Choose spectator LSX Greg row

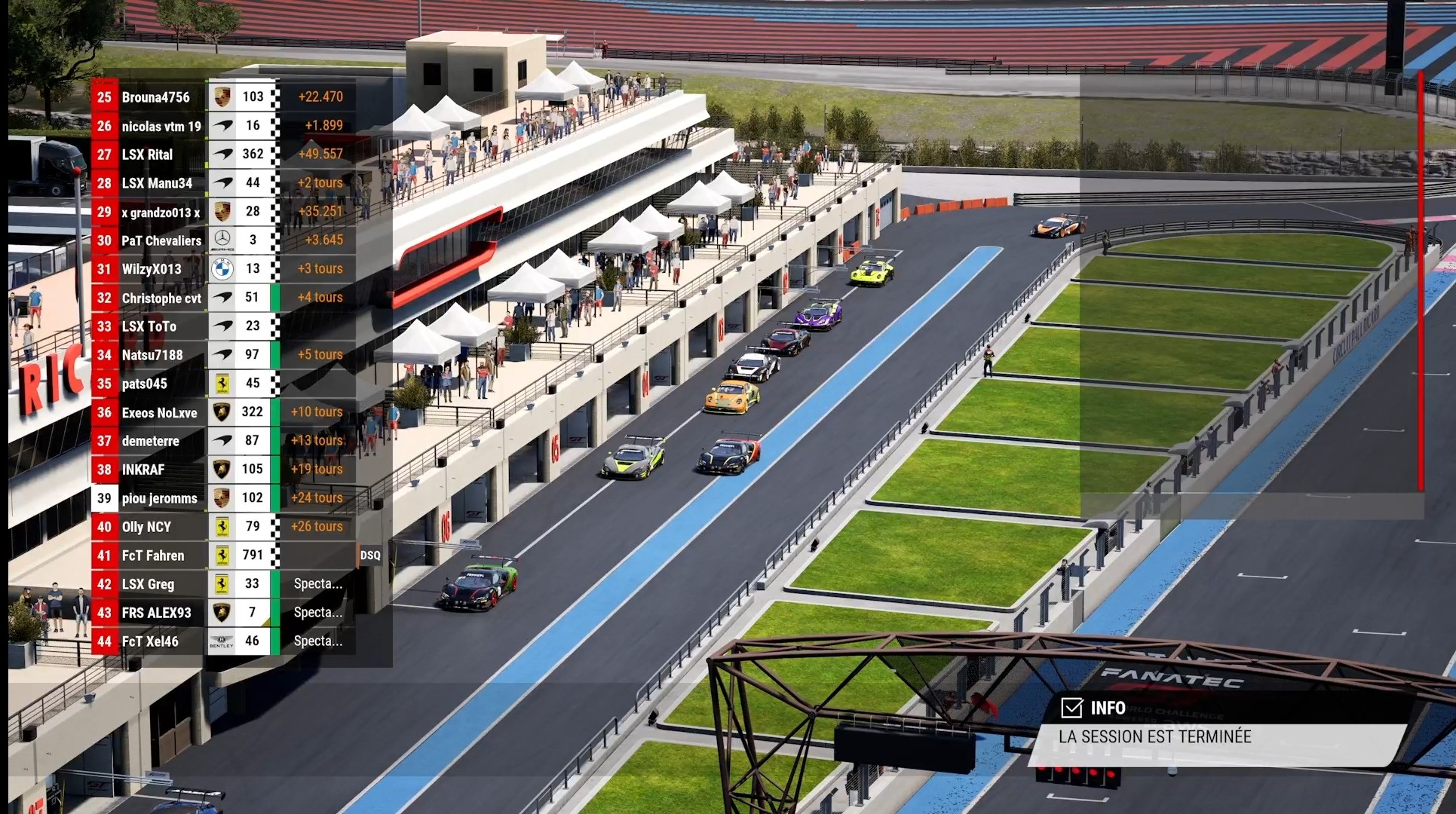[x=148, y=584]
